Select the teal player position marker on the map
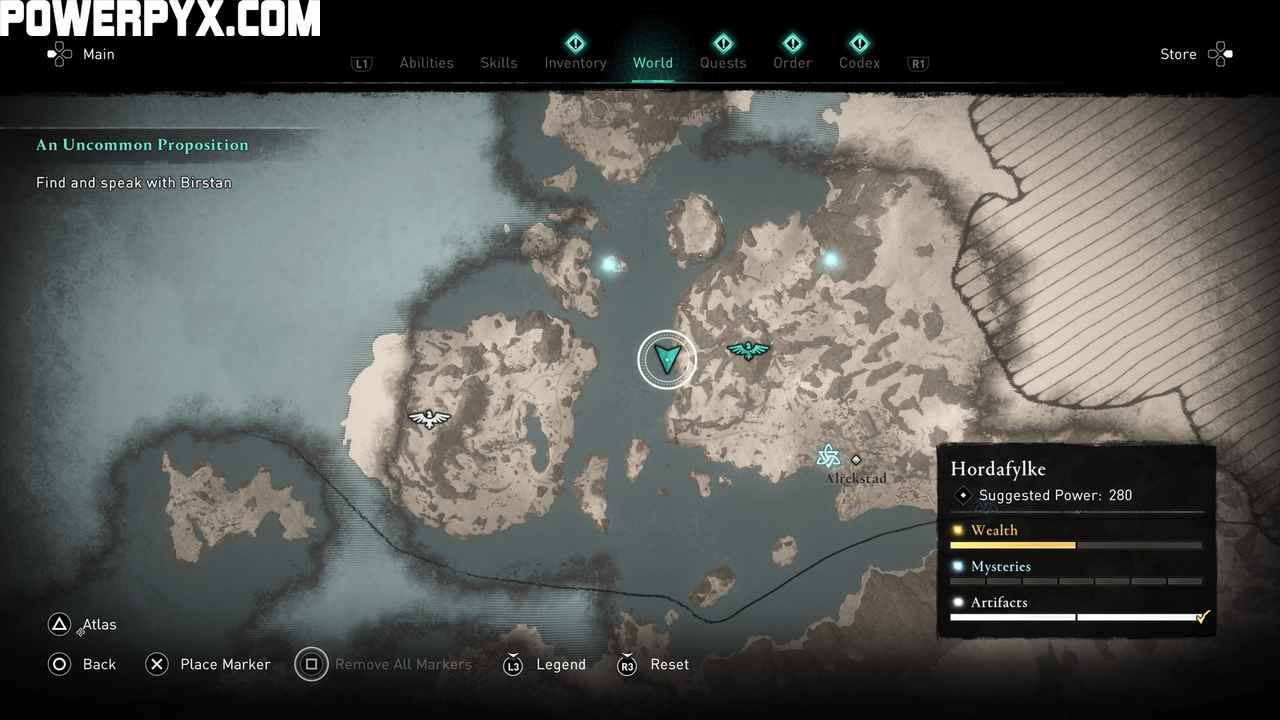Screen dimensions: 1280x720 point(667,358)
